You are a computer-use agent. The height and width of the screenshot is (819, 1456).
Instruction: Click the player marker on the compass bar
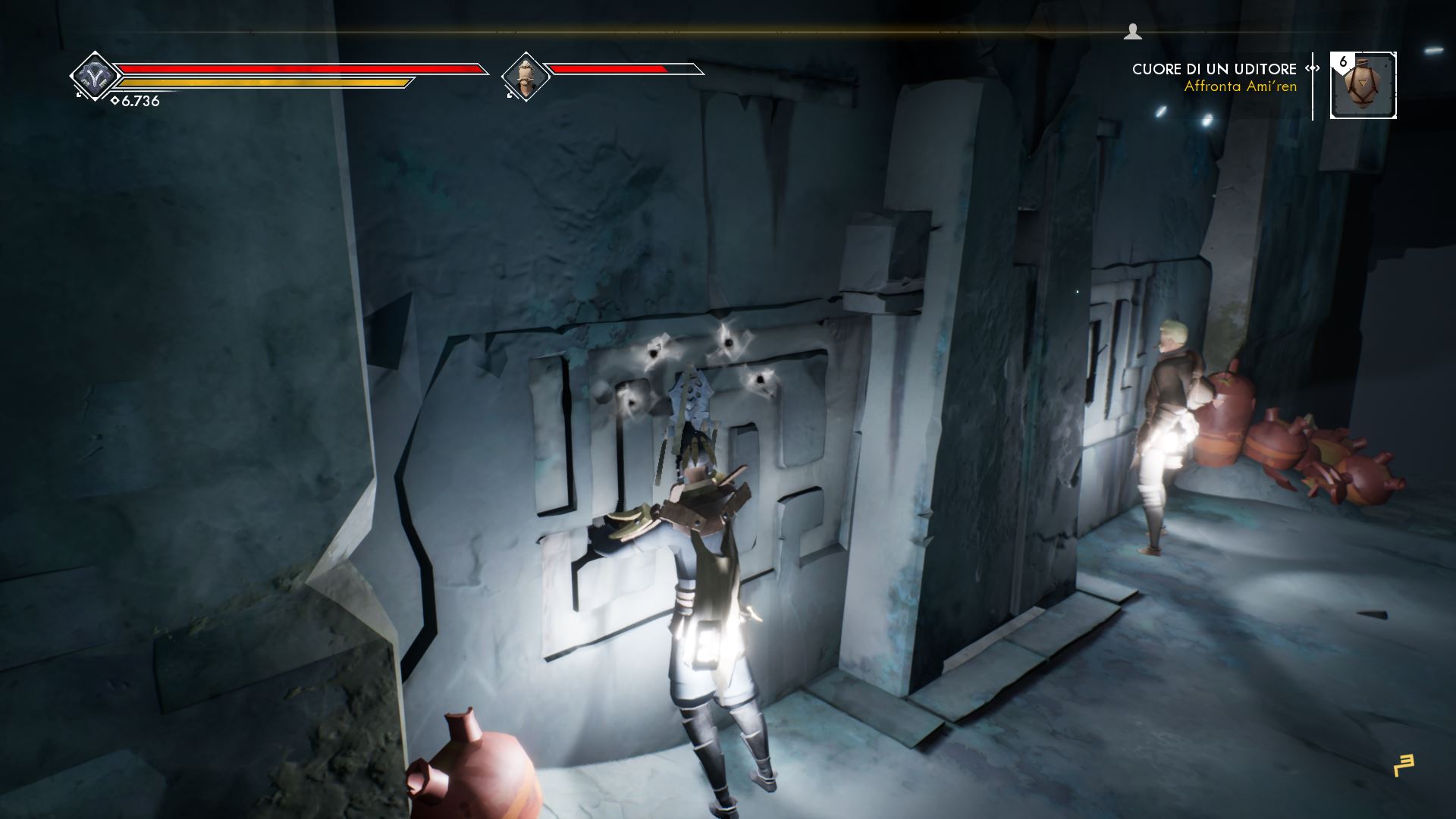click(1132, 31)
